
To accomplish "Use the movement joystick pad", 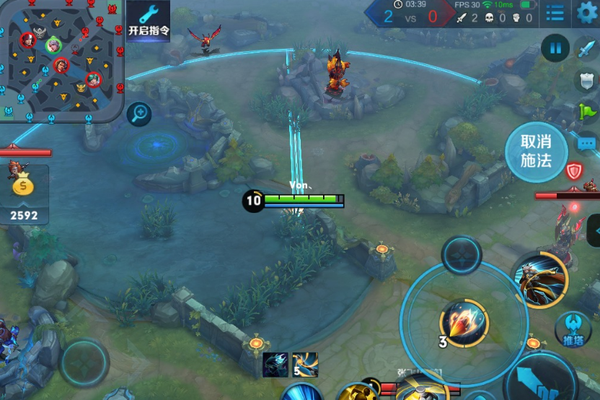I will [x=84, y=361].
